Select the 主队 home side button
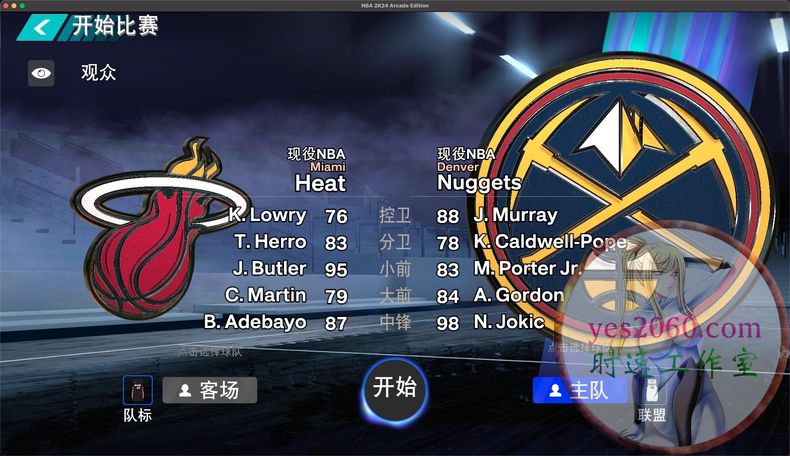The height and width of the screenshot is (456, 790). pos(579,390)
